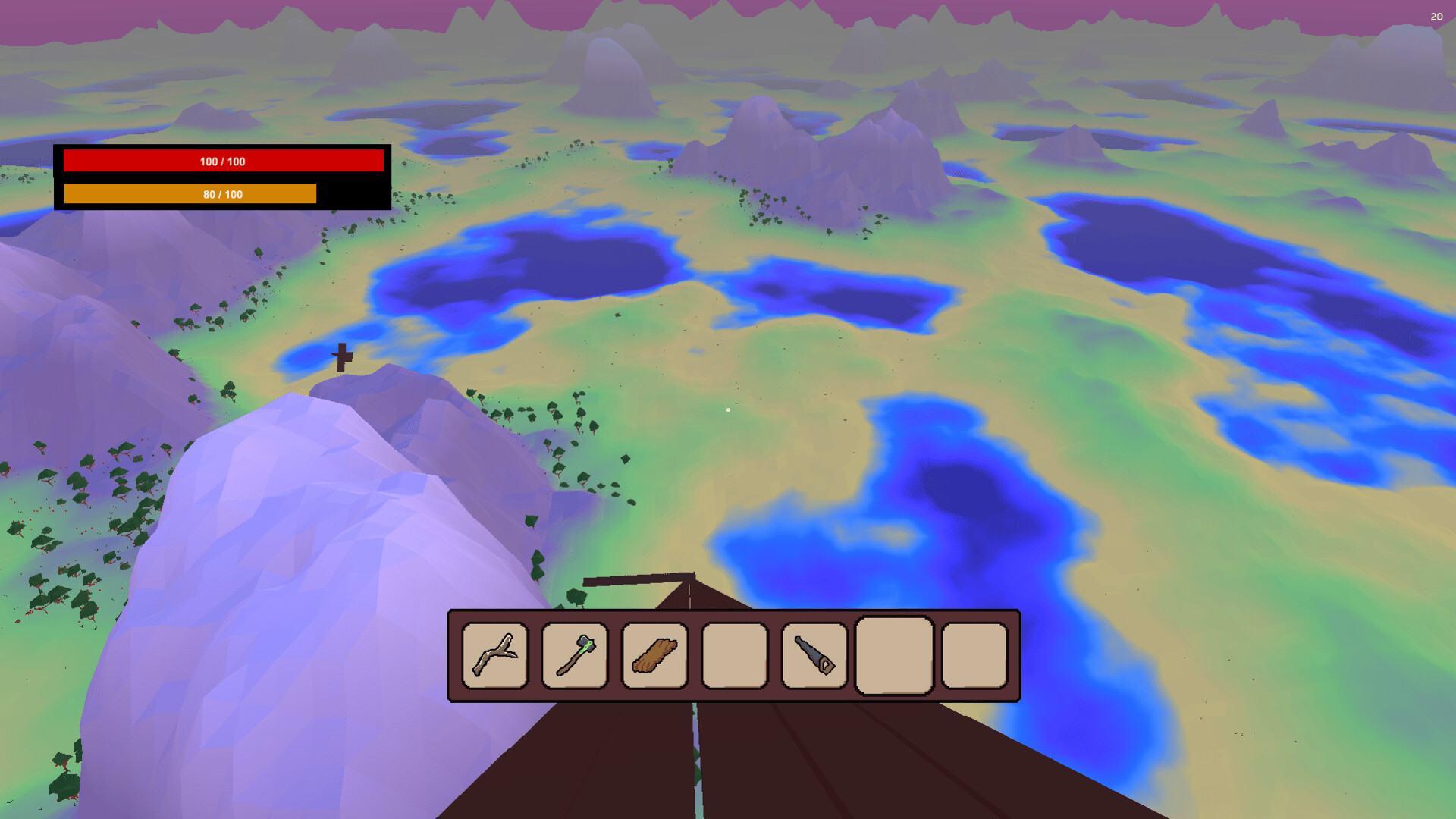Select the highlighted sixth hotbar slot
Image resolution: width=1456 pixels, height=819 pixels.
point(893,657)
